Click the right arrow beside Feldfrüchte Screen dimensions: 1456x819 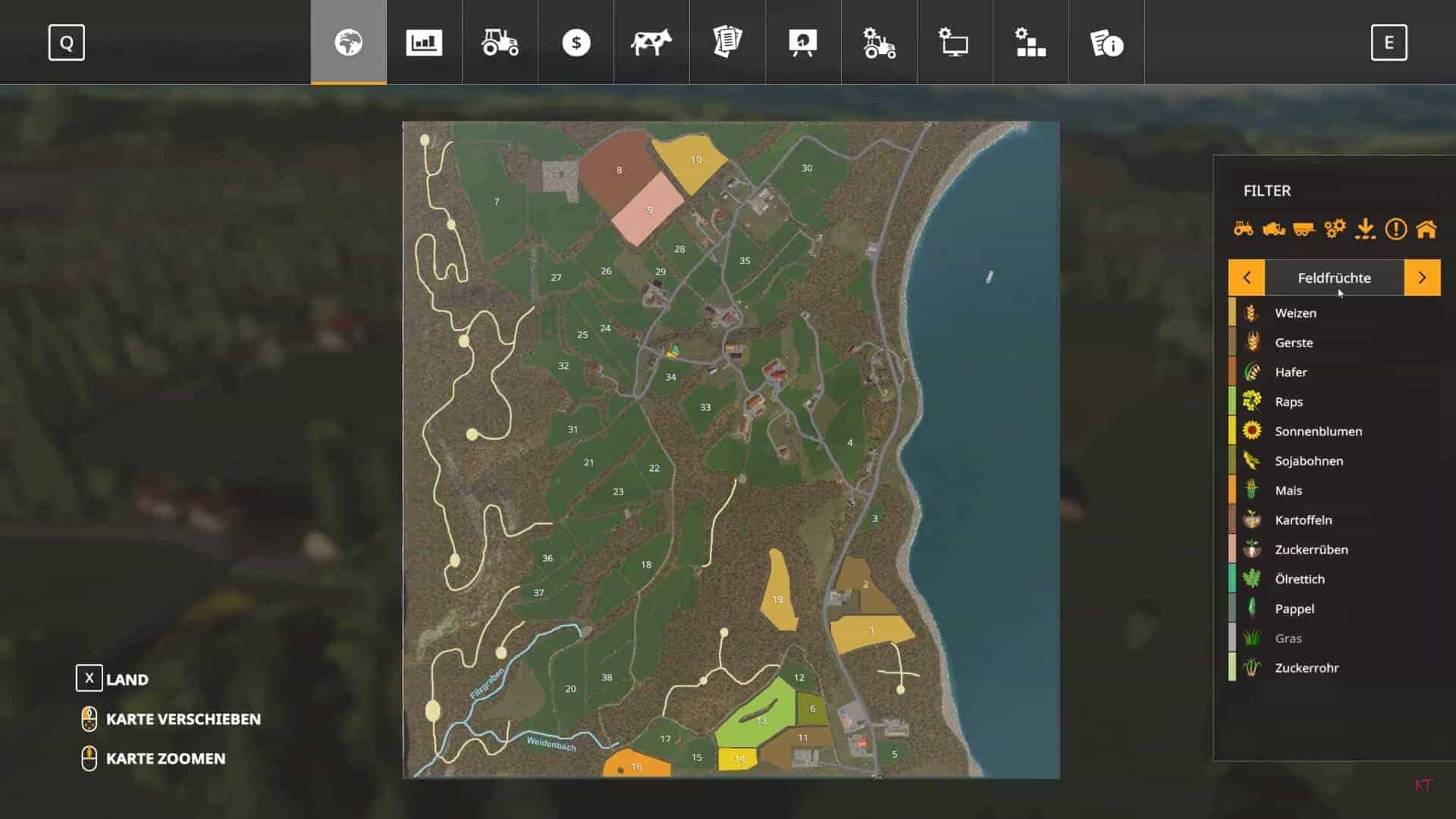(x=1421, y=278)
